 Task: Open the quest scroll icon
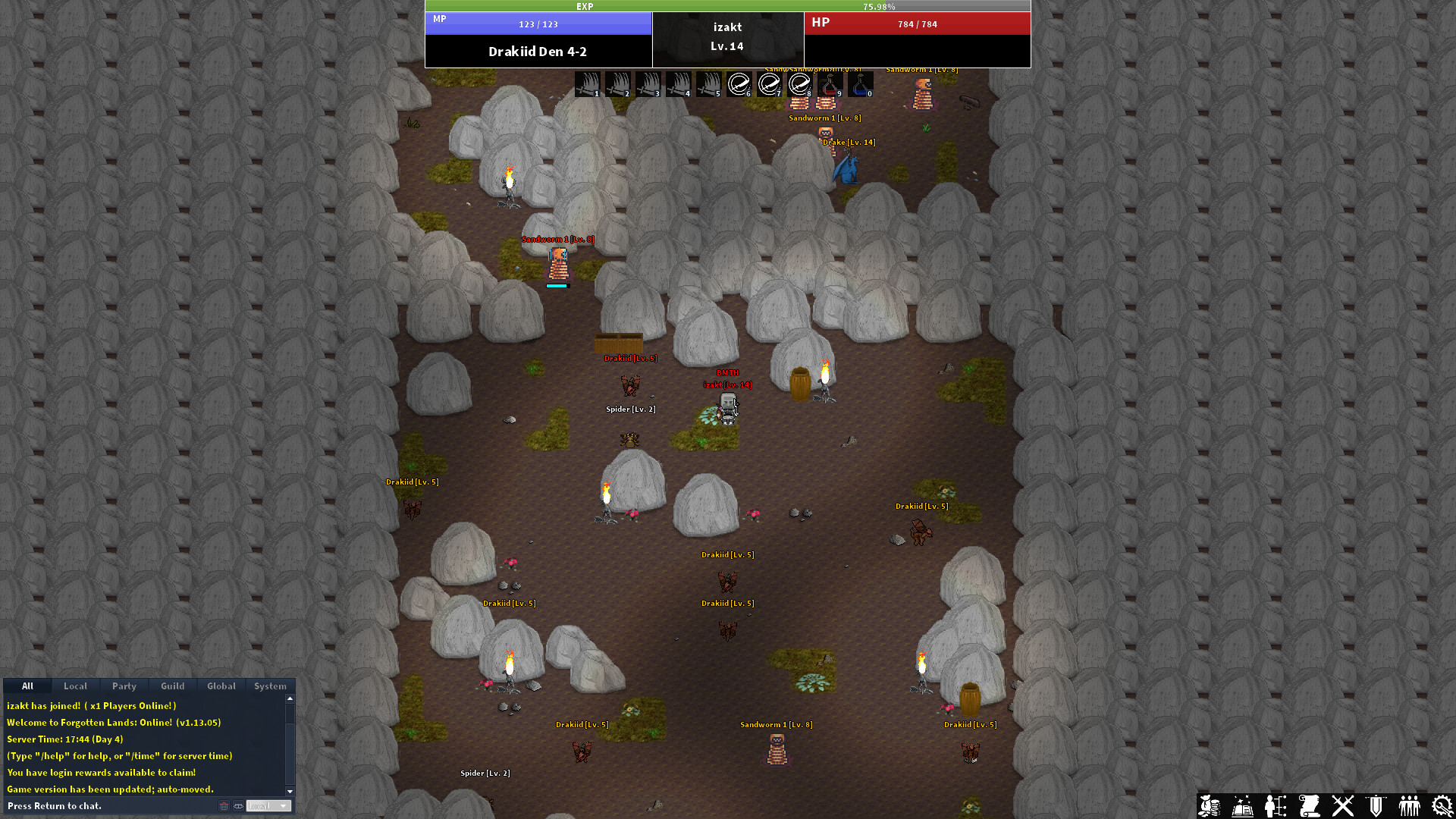pos(1310,806)
